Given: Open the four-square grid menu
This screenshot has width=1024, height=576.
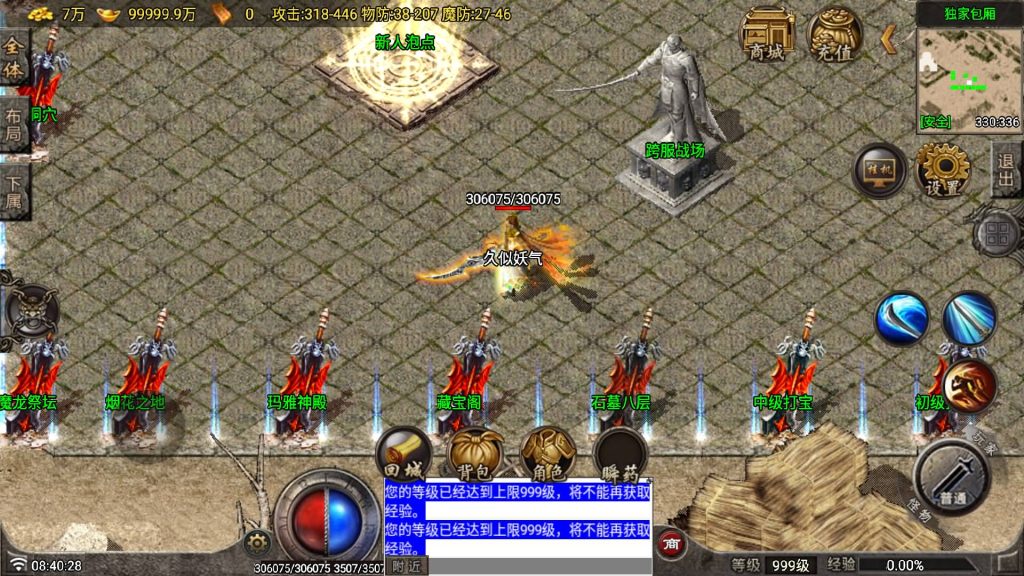Looking at the screenshot, I should pos(997,236).
